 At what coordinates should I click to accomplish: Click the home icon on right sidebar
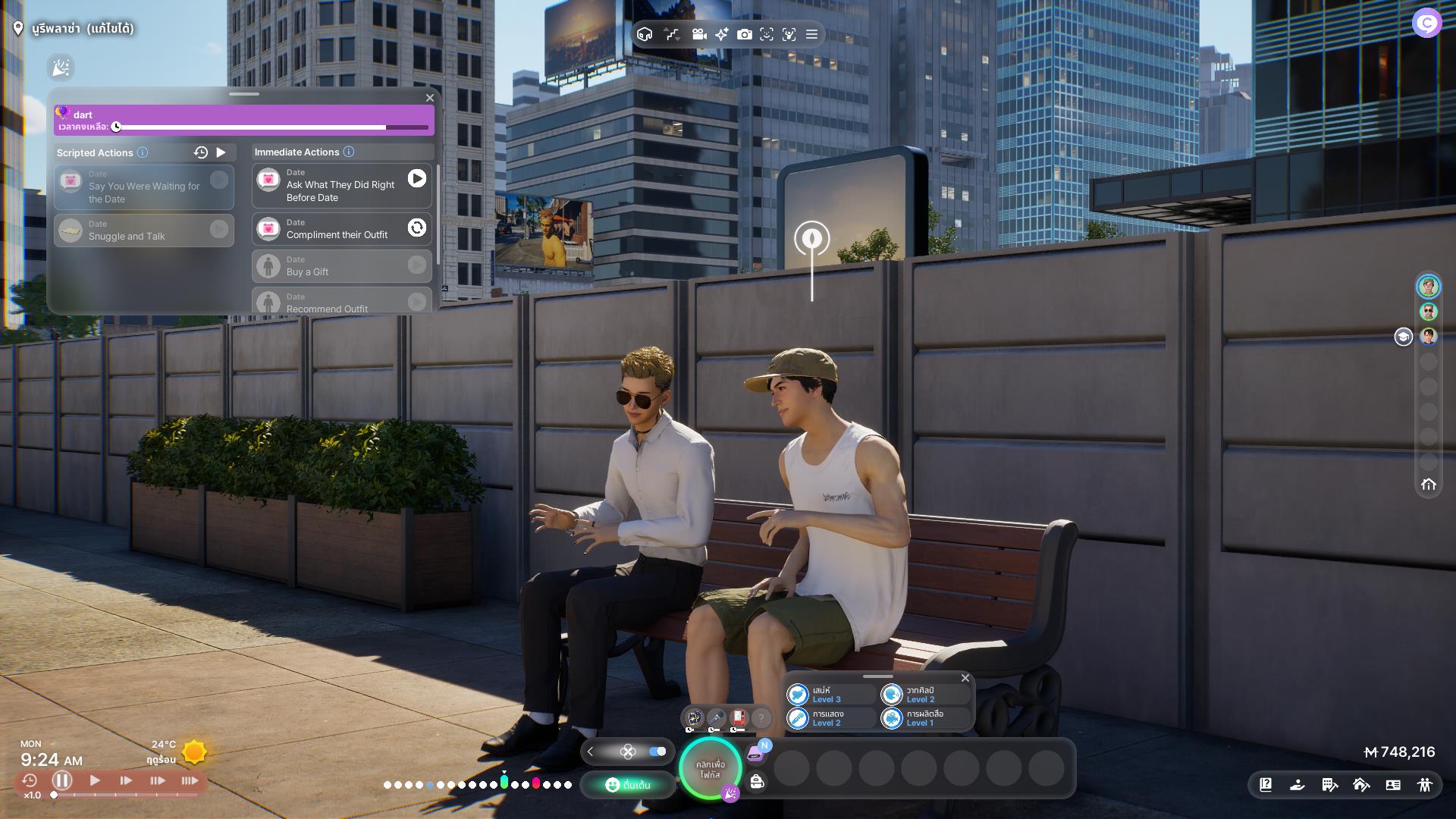[1429, 485]
